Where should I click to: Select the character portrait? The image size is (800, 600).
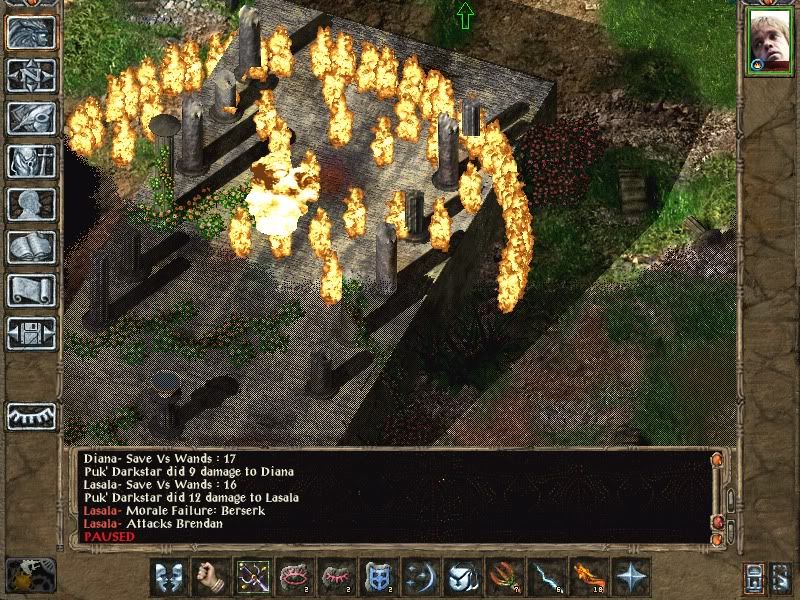767,43
